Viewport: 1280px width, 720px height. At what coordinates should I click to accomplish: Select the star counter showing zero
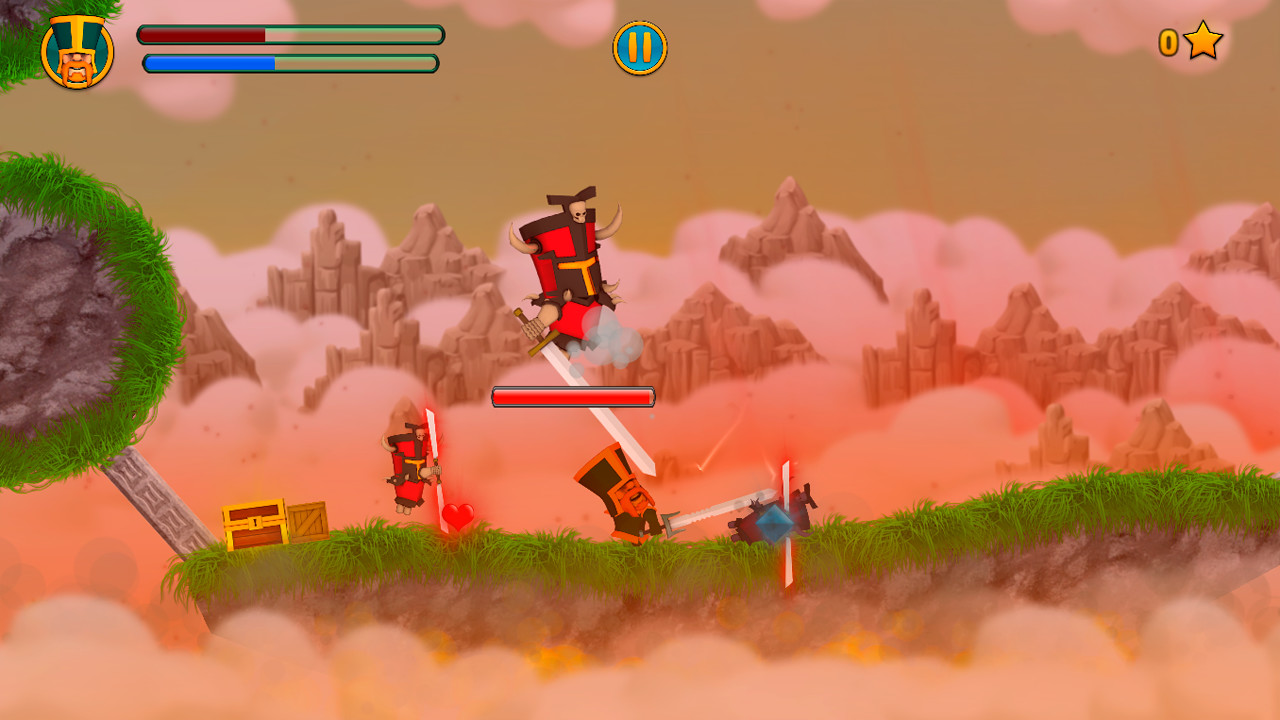click(x=1169, y=43)
